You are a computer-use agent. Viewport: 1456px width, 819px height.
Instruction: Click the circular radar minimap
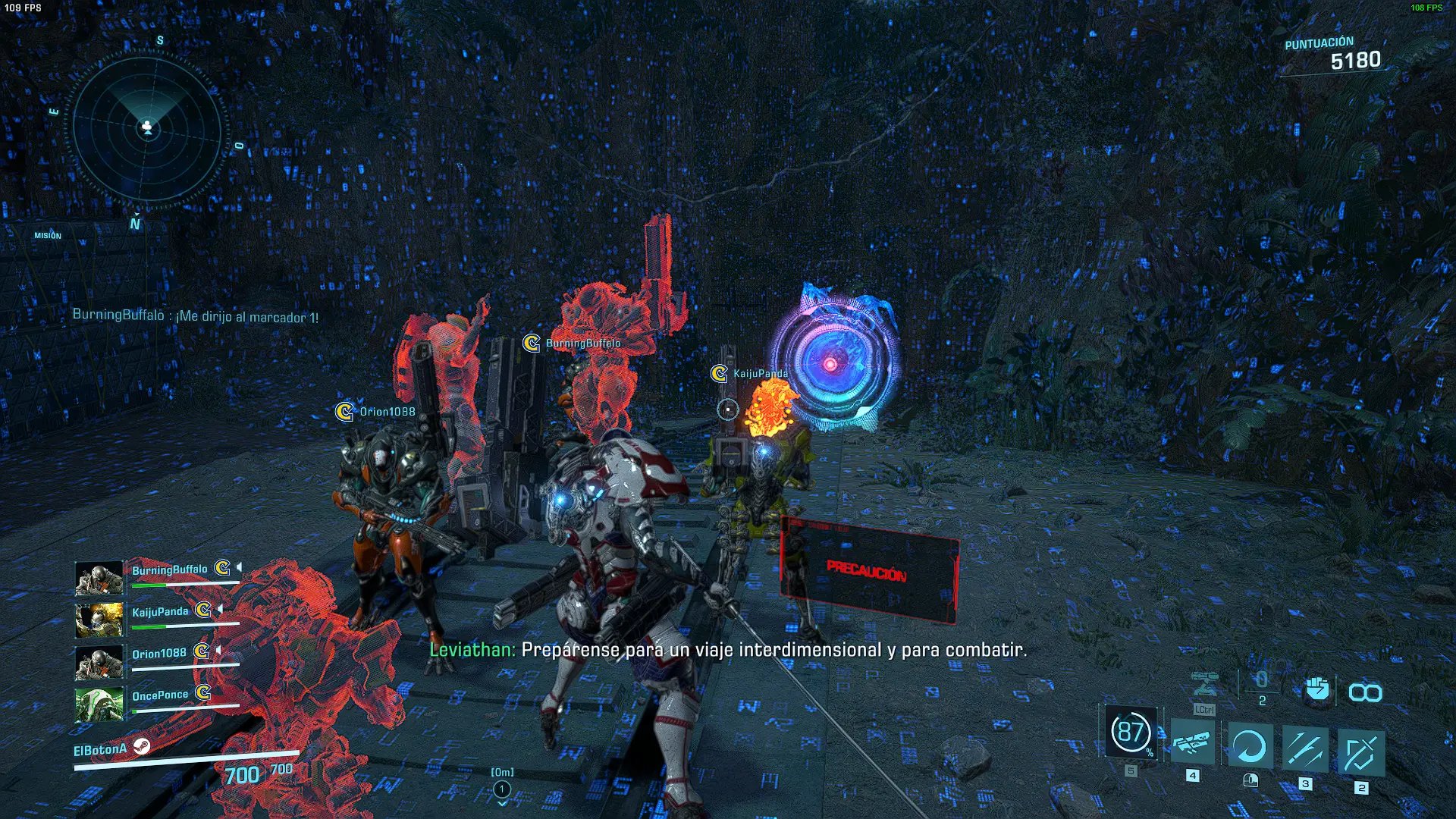(x=147, y=129)
